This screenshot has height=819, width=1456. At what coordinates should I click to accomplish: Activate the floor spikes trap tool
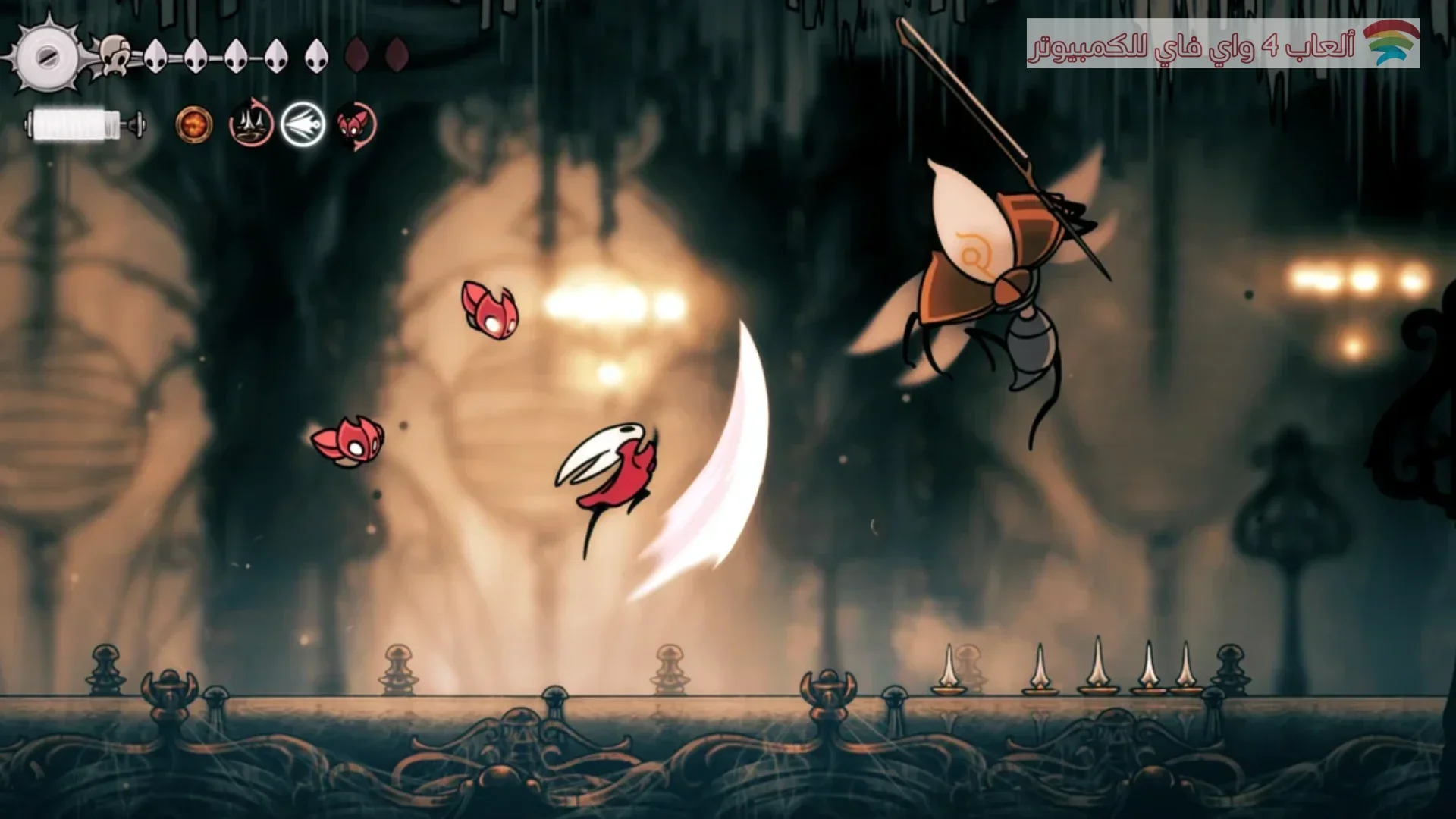point(251,124)
